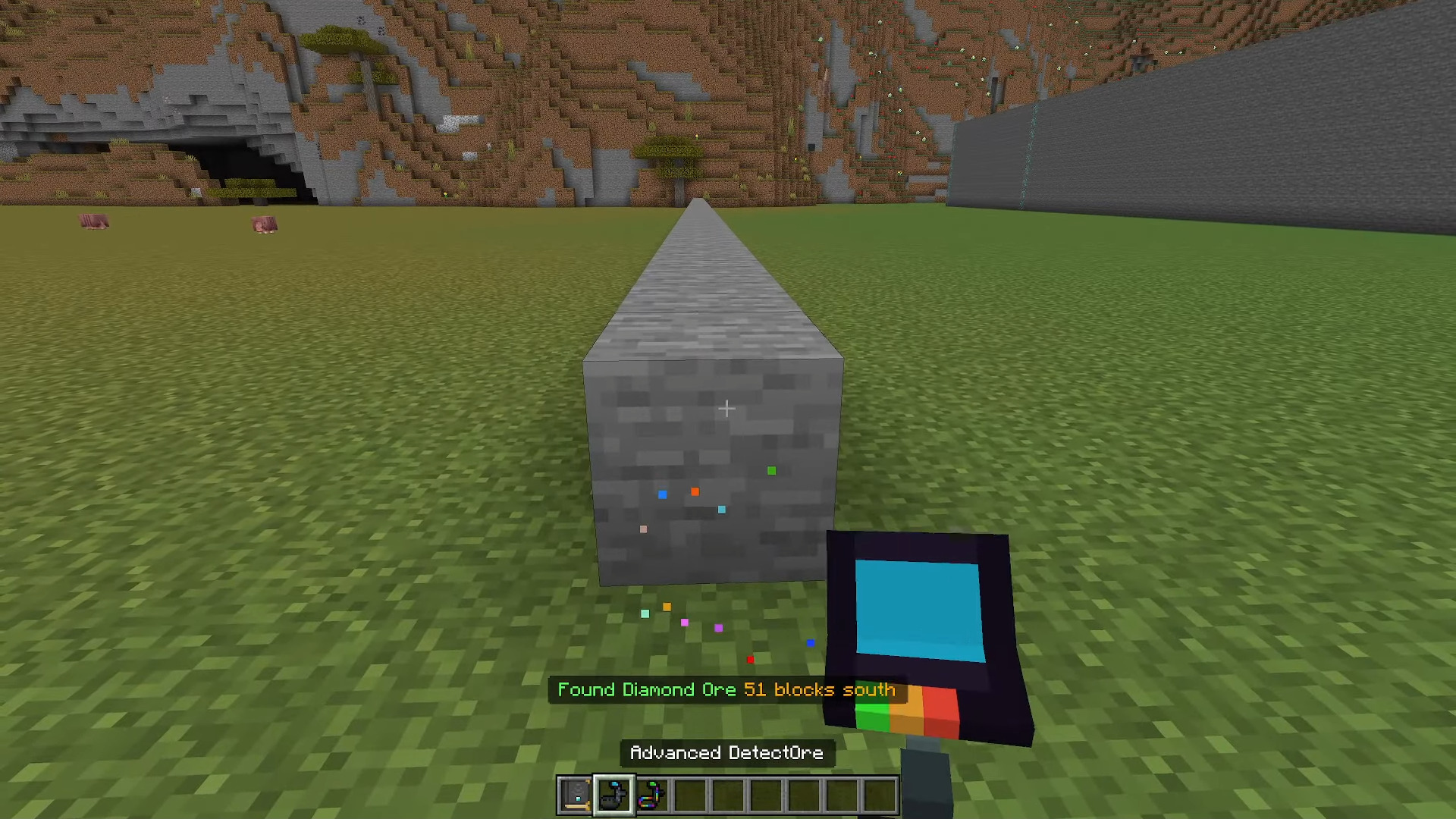Screen dimensions: 1456x819
Task: Select the guide book in the first hotbar slot
Action: point(576,794)
